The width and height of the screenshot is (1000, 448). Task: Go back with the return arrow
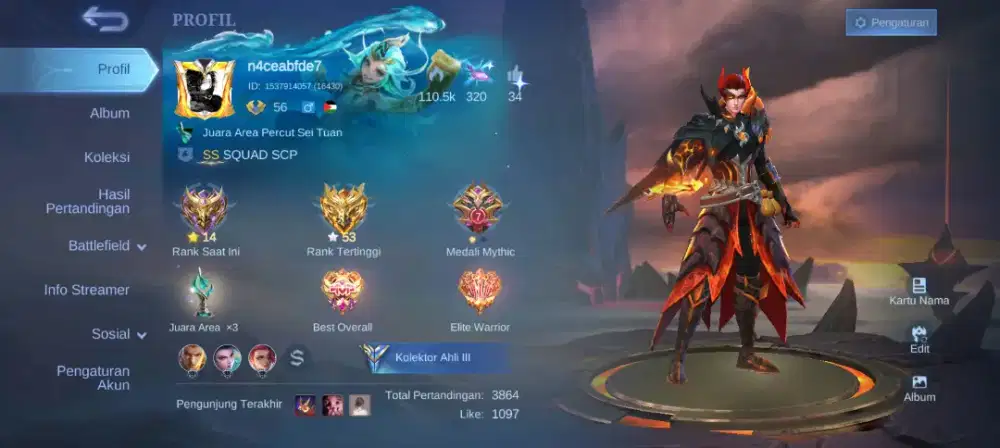click(105, 18)
